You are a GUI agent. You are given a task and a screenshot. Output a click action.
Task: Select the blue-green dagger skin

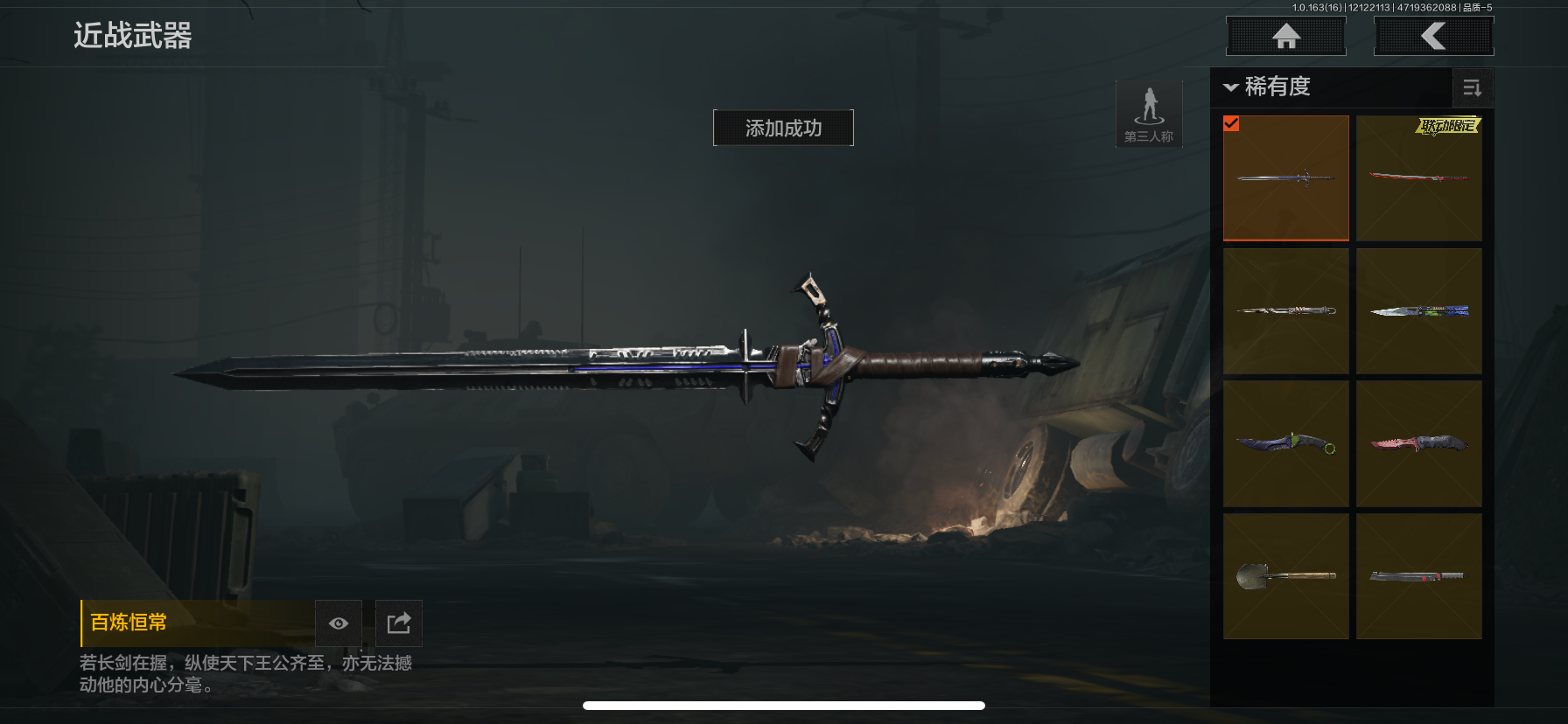point(1418,311)
